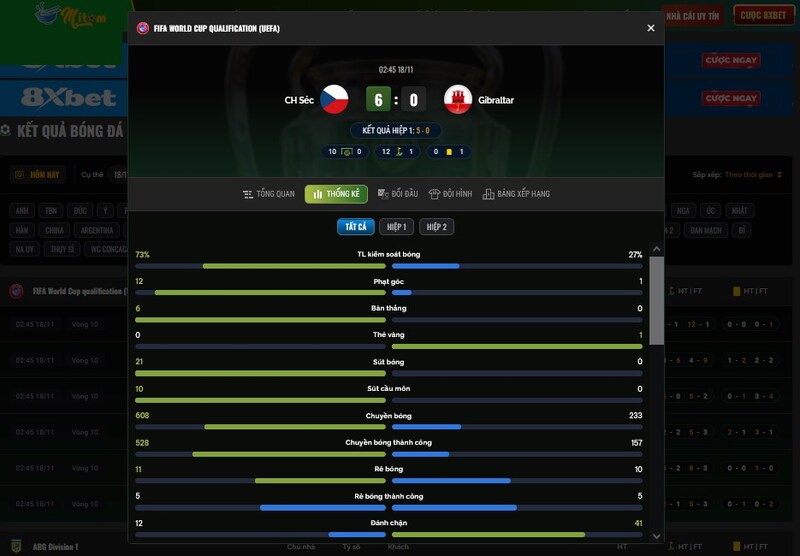The width and height of the screenshot is (800, 556).
Task: Close the match details popup
Action: pos(651,28)
